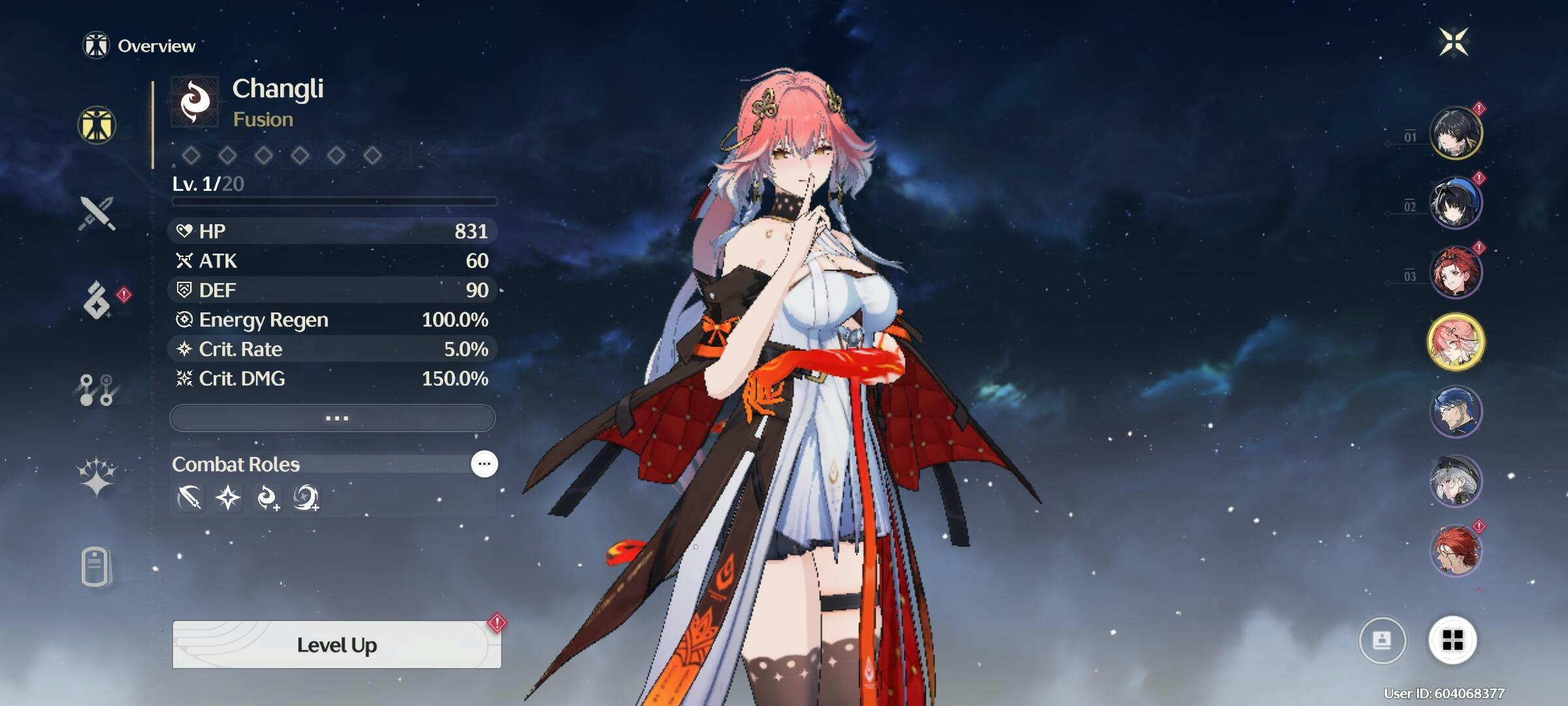
Task: Select Changli's highlighted portrait
Action: pyautogui.click(x=1456, y=342)
